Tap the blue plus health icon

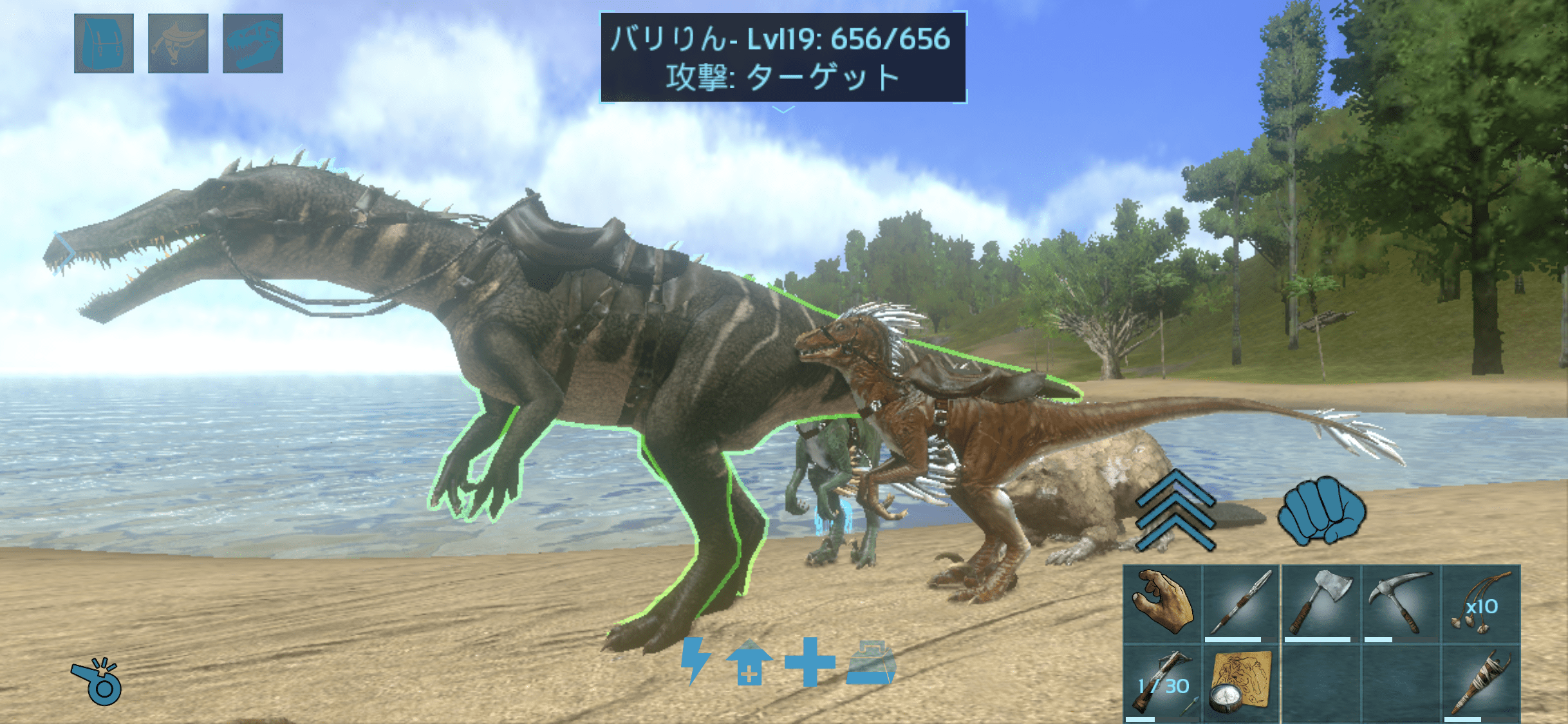[x=810, y=662]
